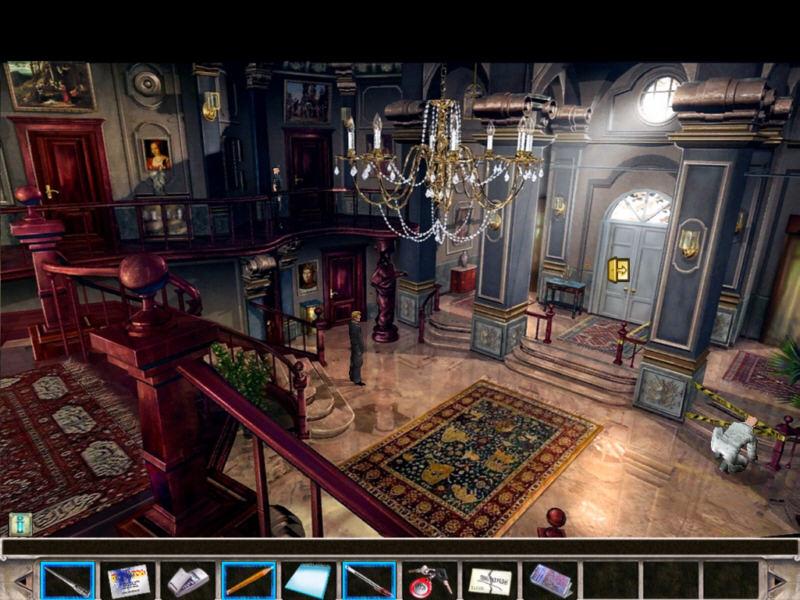Select the red-tipped pen inventory slot
Viewport: 800px width, 600px height.
[x=368, y=580]
